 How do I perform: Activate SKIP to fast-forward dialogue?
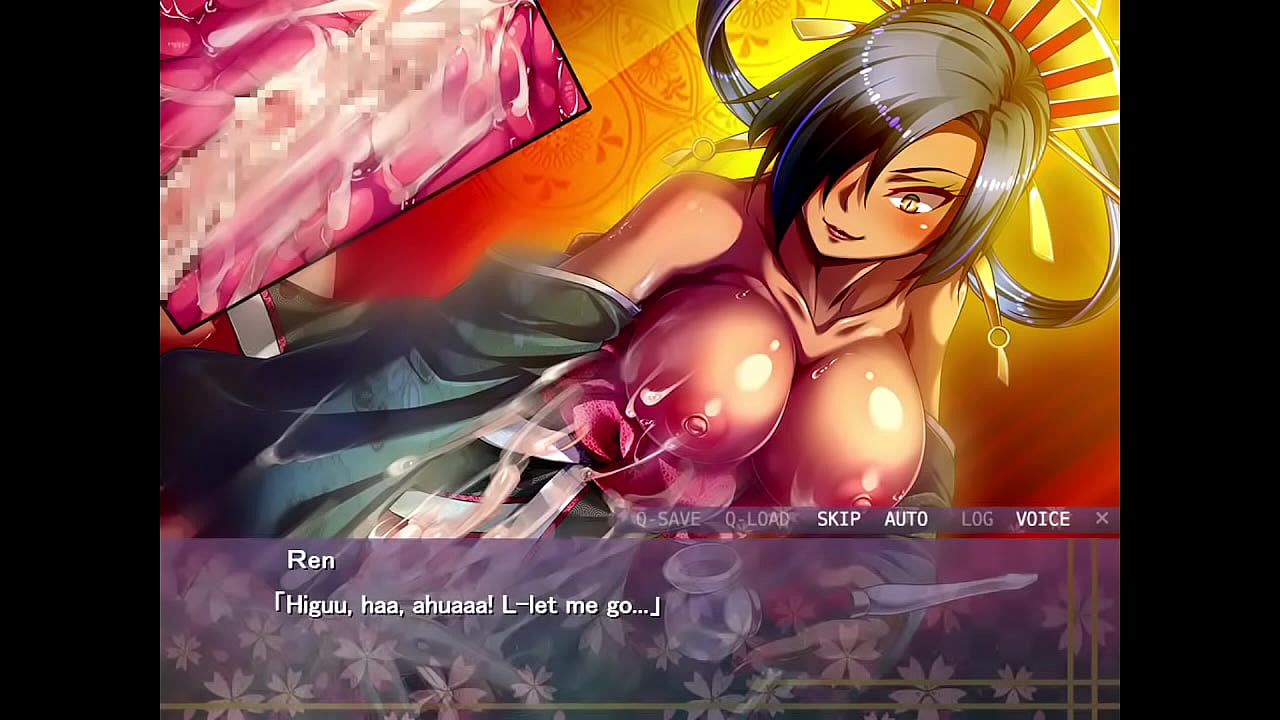pyautogui.click(x=838, y=519)
